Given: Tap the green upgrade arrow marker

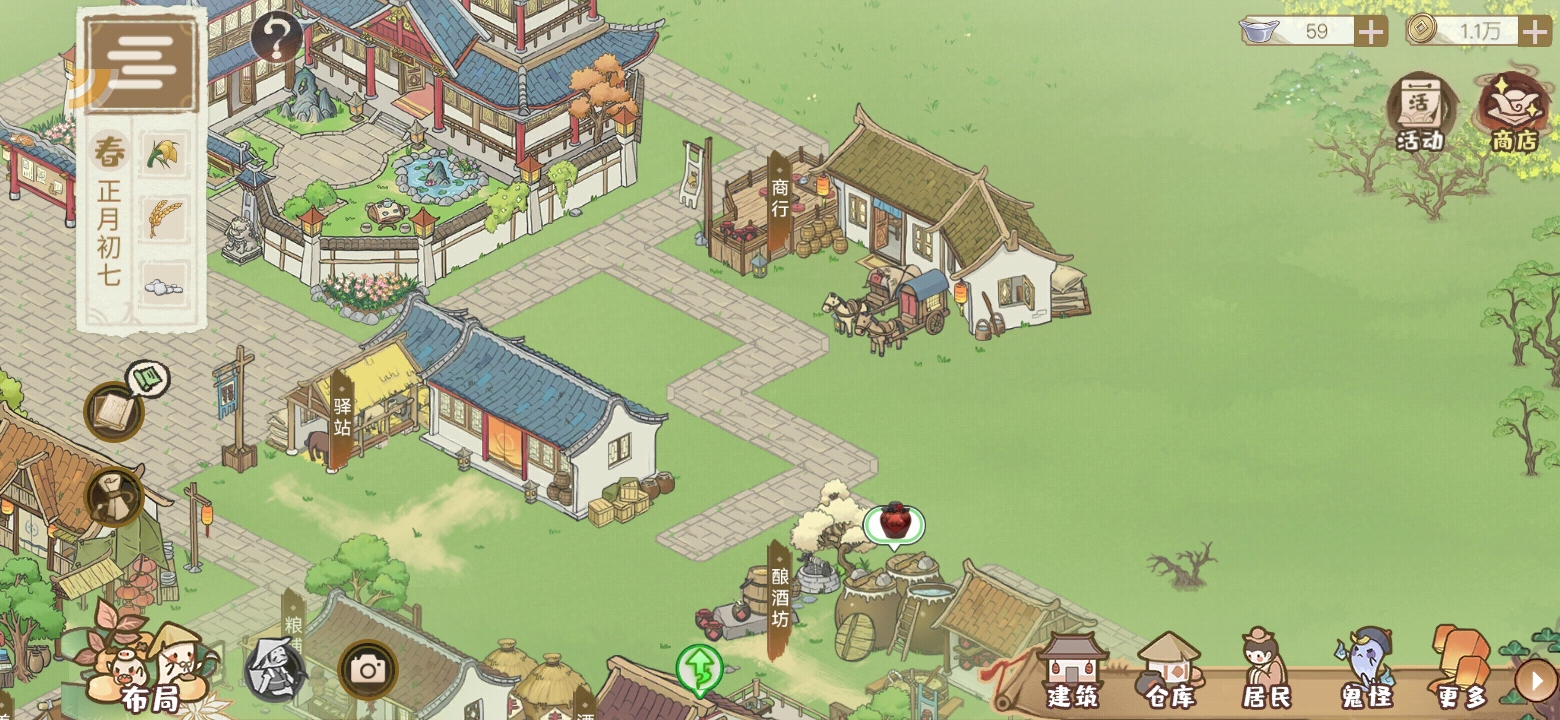Looking at the screenshot, I should click(x=699, y=668).
